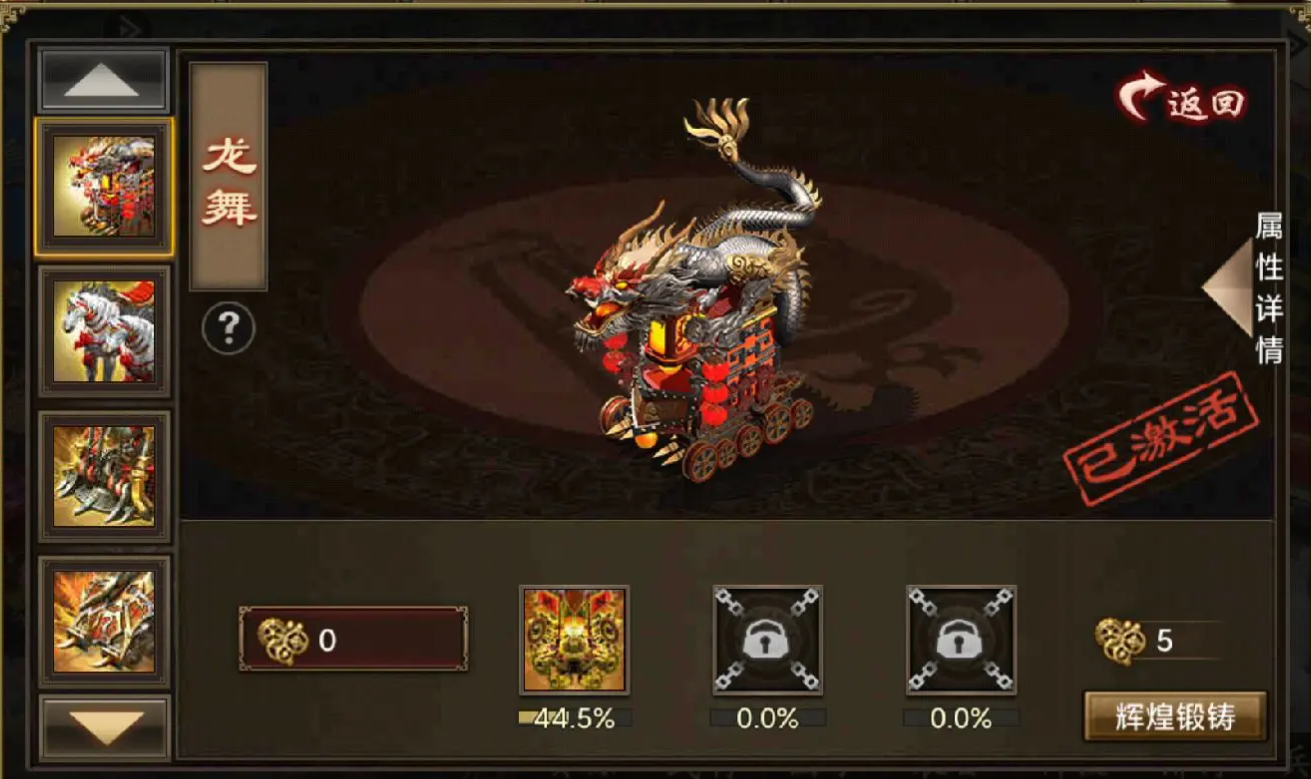
Task: Tap the 龙舞 name banner
Action: tap(229, 177)
